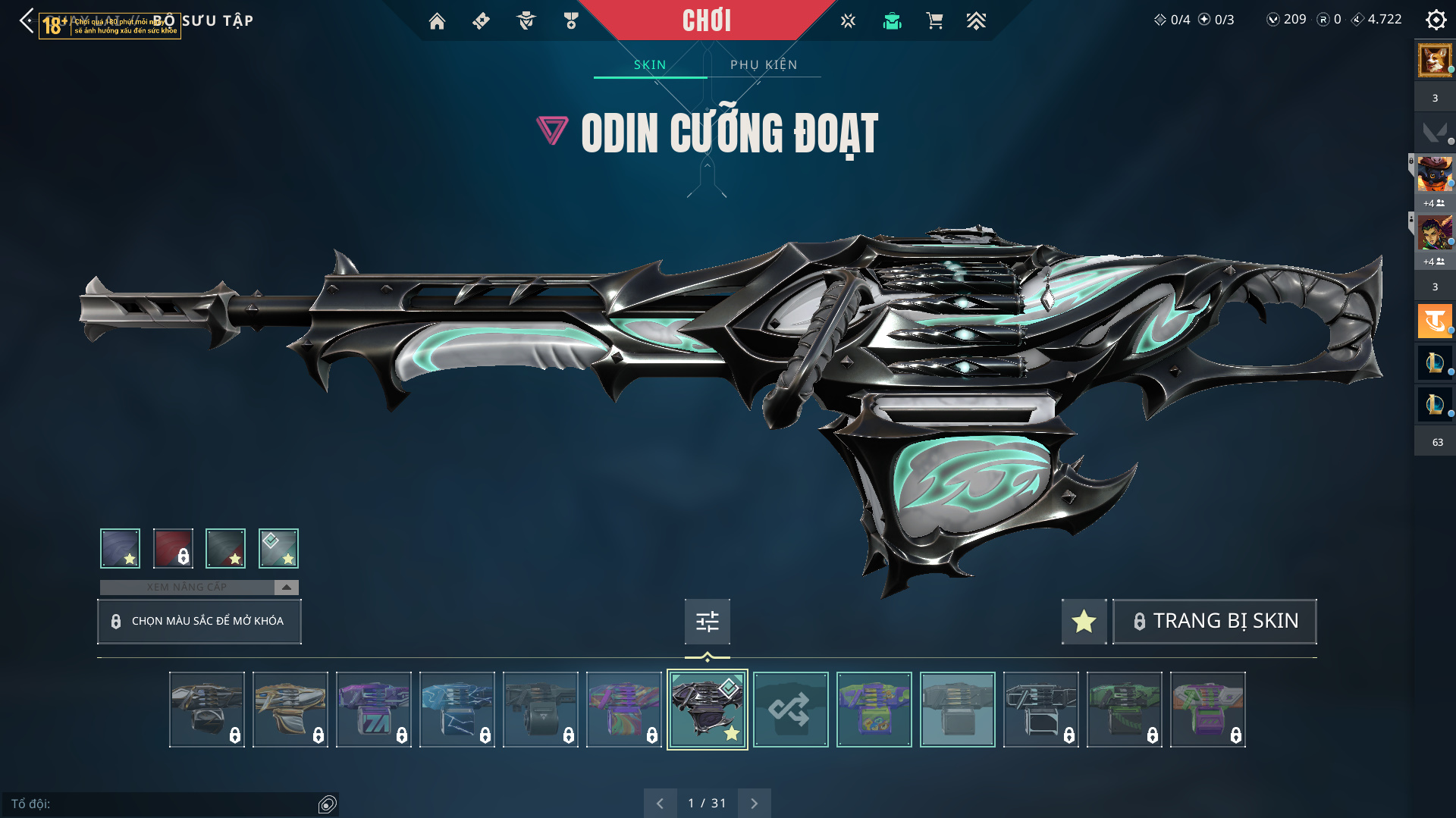The height and width of the screenshot is (818, 1456).
Task: Select the gold Odin skin thumbnail
Action: (x=290, y=710)
